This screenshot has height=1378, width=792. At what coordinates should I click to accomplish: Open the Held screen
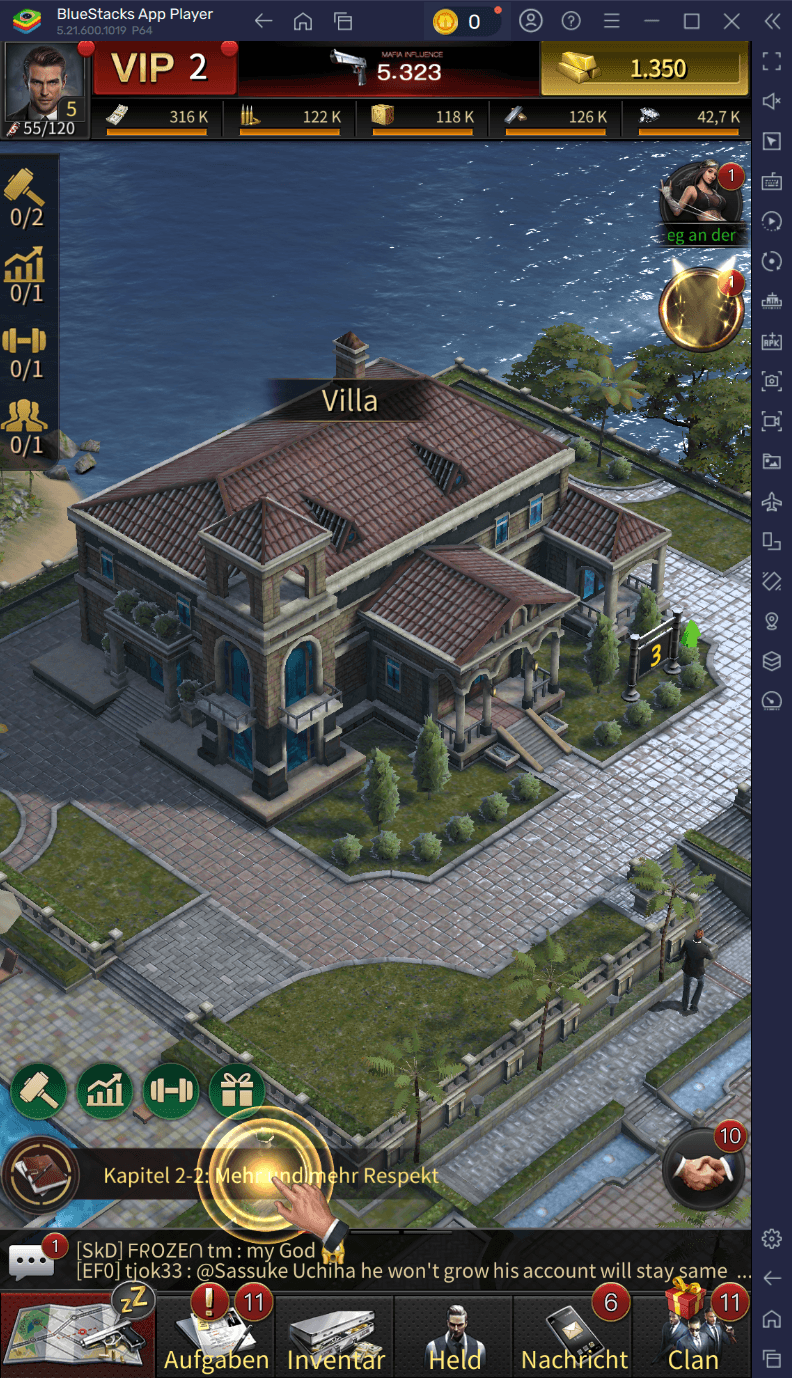click(x=455, y=1335)
